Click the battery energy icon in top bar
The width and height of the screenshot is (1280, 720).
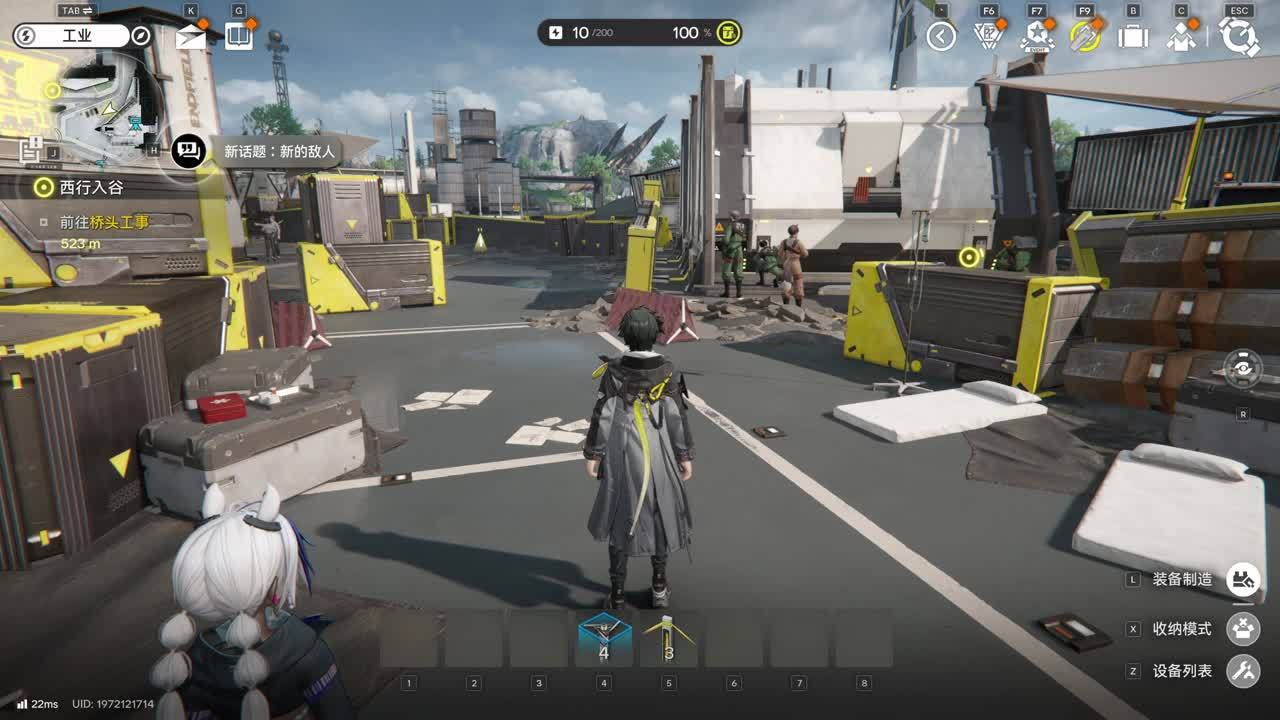pos(555,33)
